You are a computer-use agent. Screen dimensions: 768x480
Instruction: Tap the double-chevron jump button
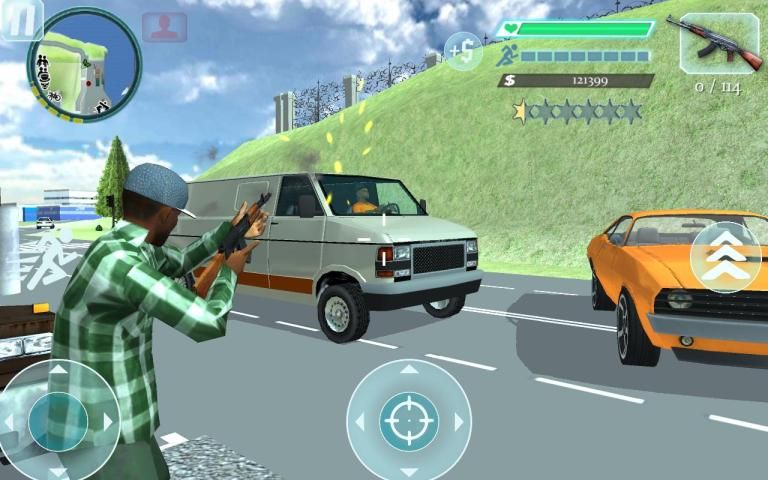click(727, 258)
